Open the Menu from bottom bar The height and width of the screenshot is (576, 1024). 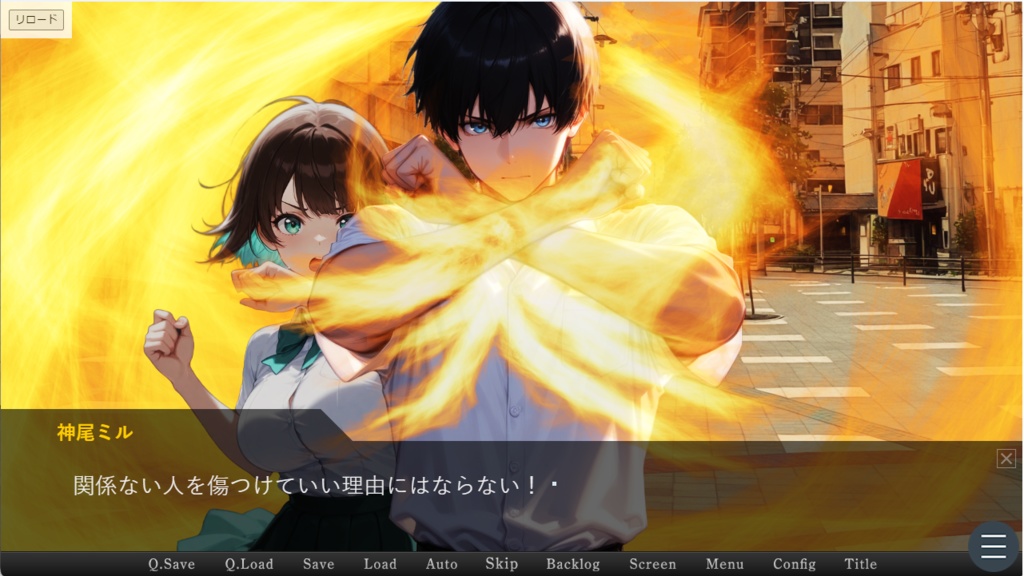point(724,564)
